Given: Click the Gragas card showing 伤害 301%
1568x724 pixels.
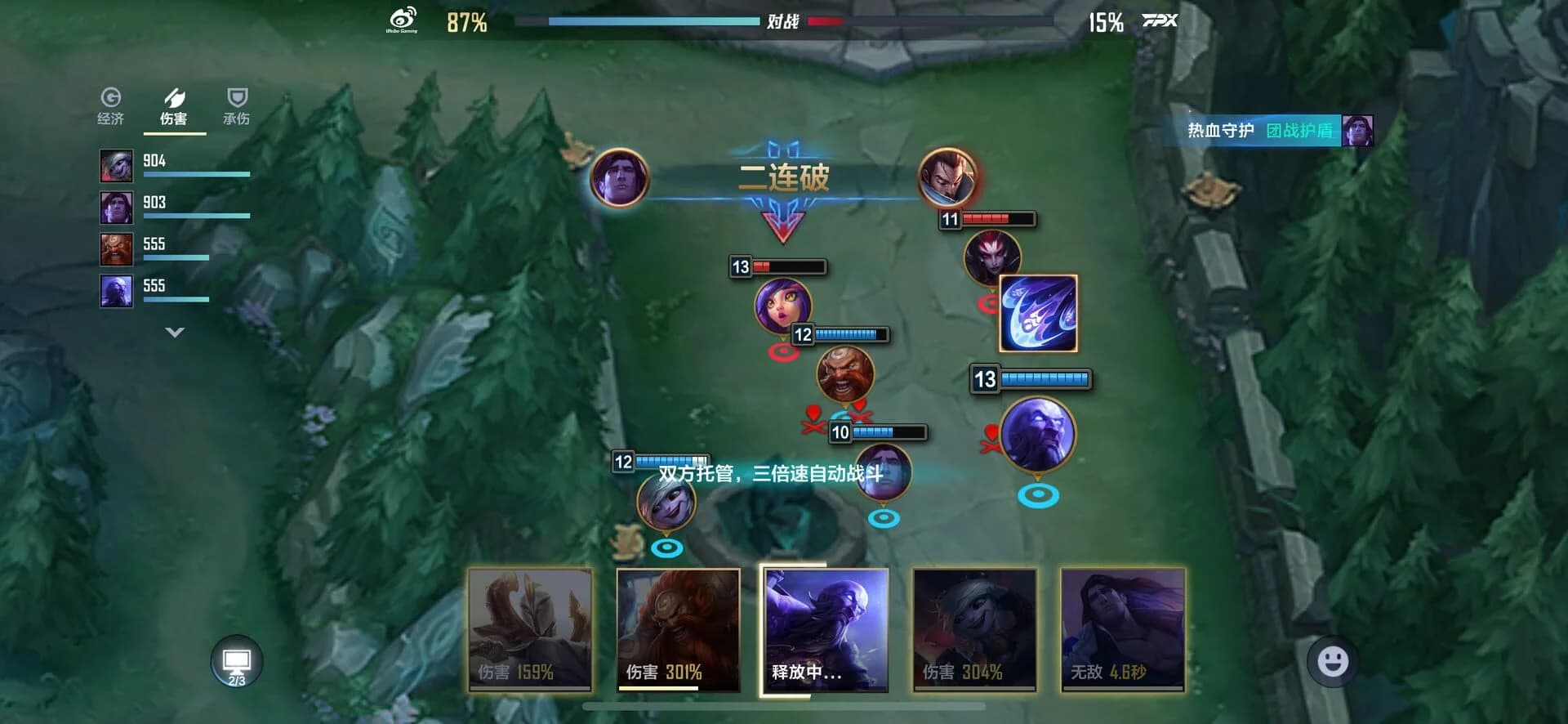Looking at the screenshot, I should click(678, 629).
